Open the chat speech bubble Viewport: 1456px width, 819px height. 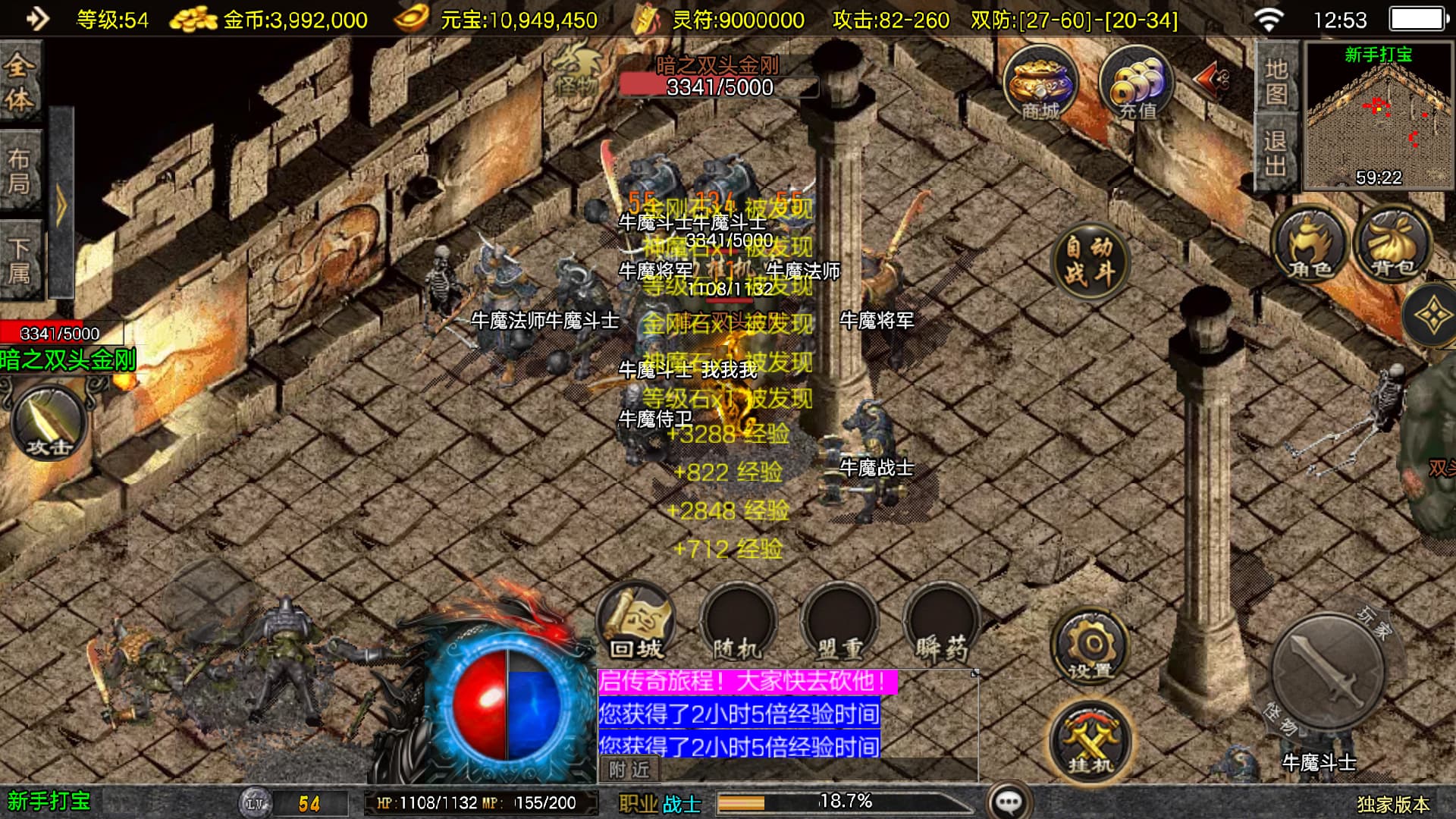tap(1009, 802)
